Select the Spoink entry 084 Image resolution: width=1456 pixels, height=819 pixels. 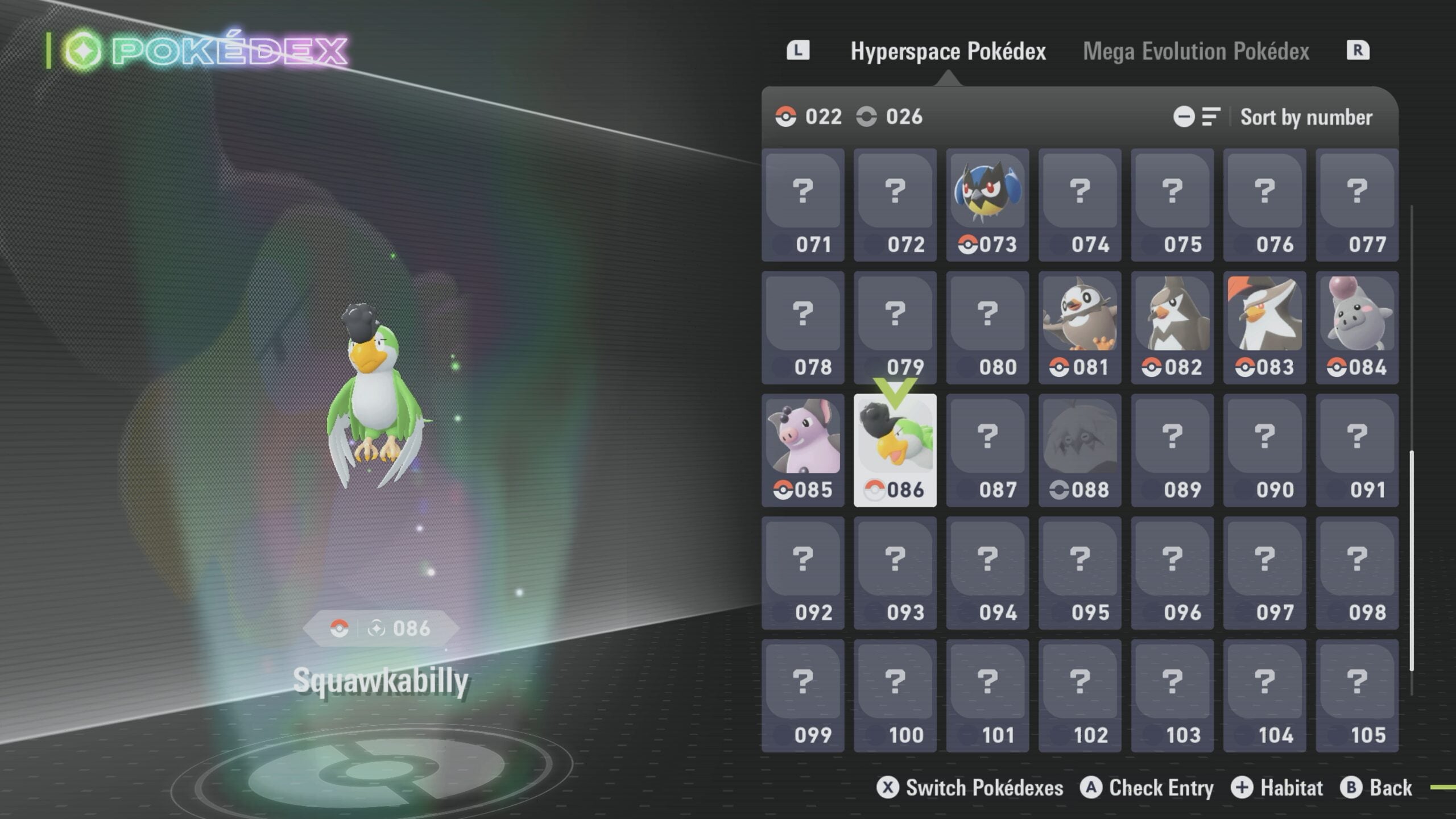pos(1356,328)
